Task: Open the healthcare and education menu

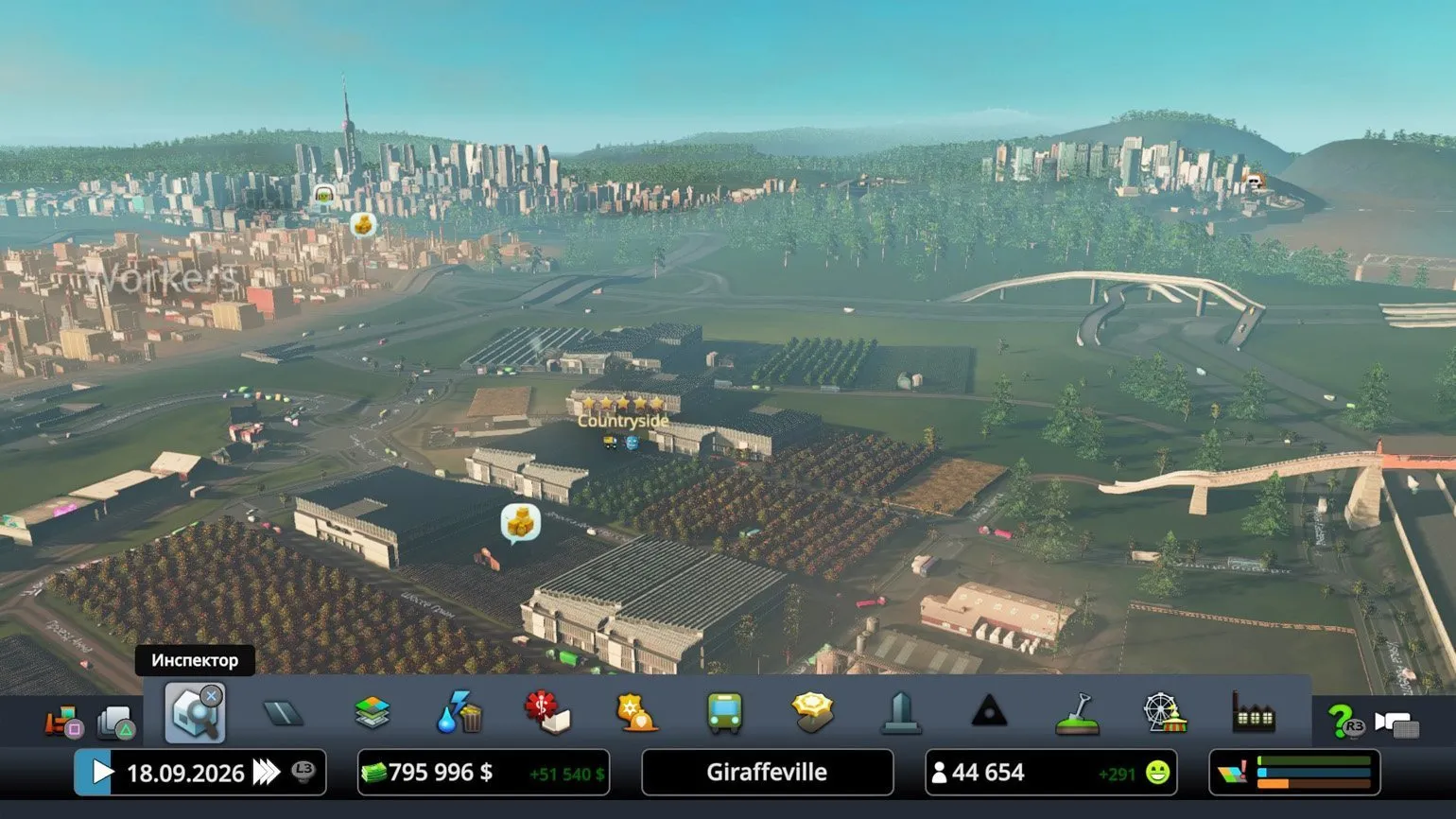Action: point(547,713)
